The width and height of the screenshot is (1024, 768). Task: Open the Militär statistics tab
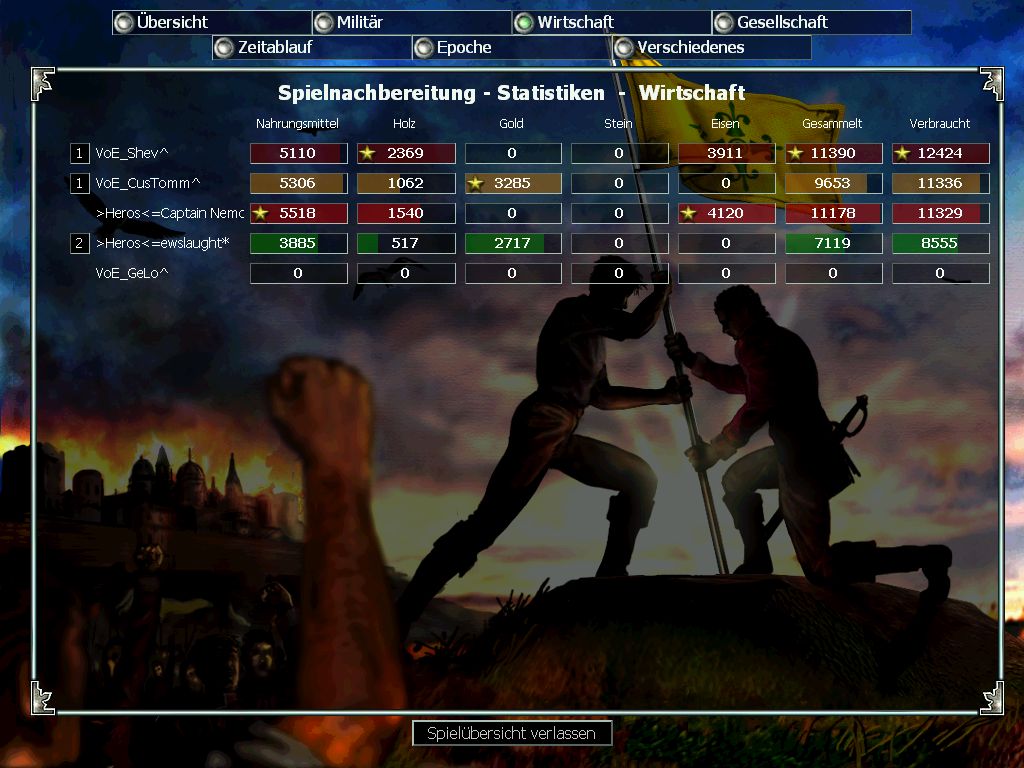pyautogui.click(x=411, y=22)
